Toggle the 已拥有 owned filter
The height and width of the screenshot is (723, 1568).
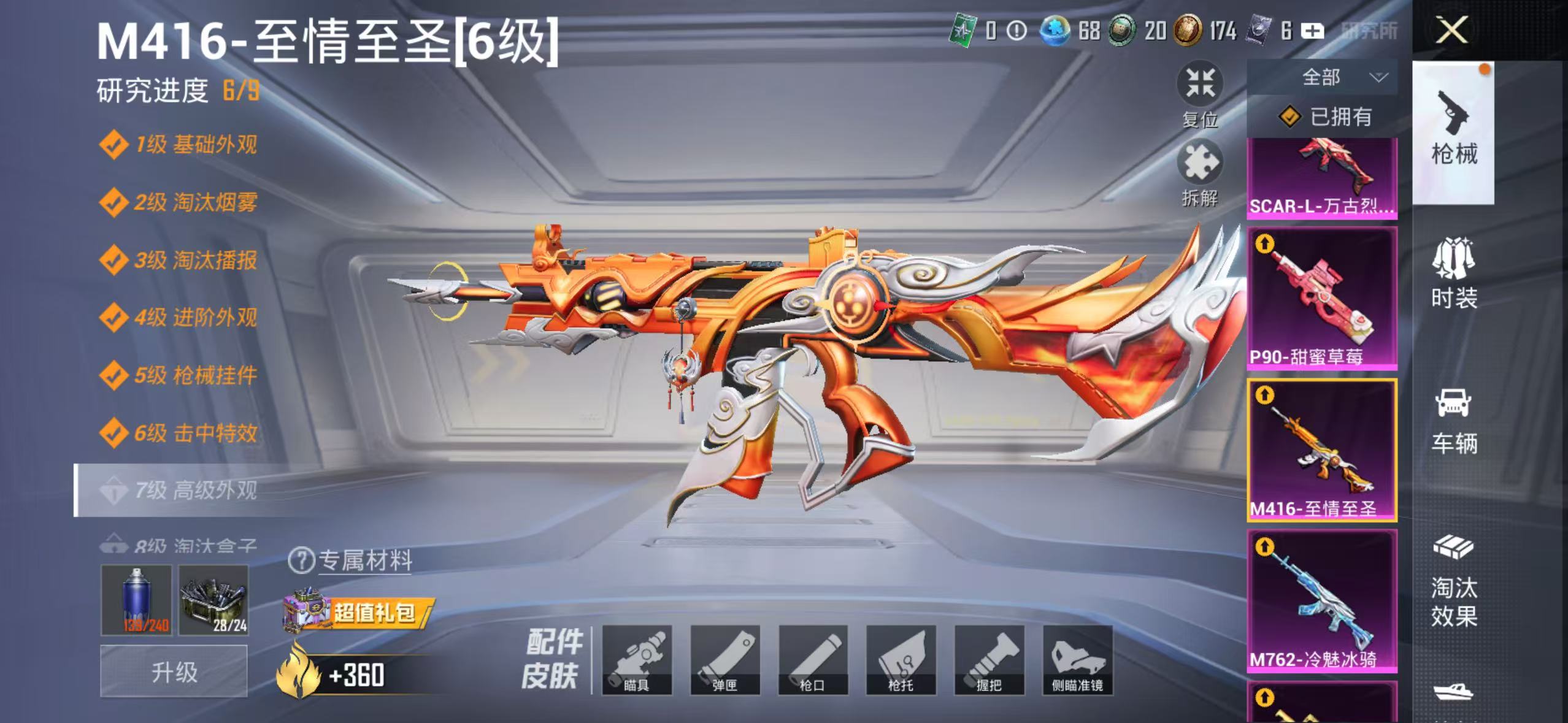(x=1325, y=117)
